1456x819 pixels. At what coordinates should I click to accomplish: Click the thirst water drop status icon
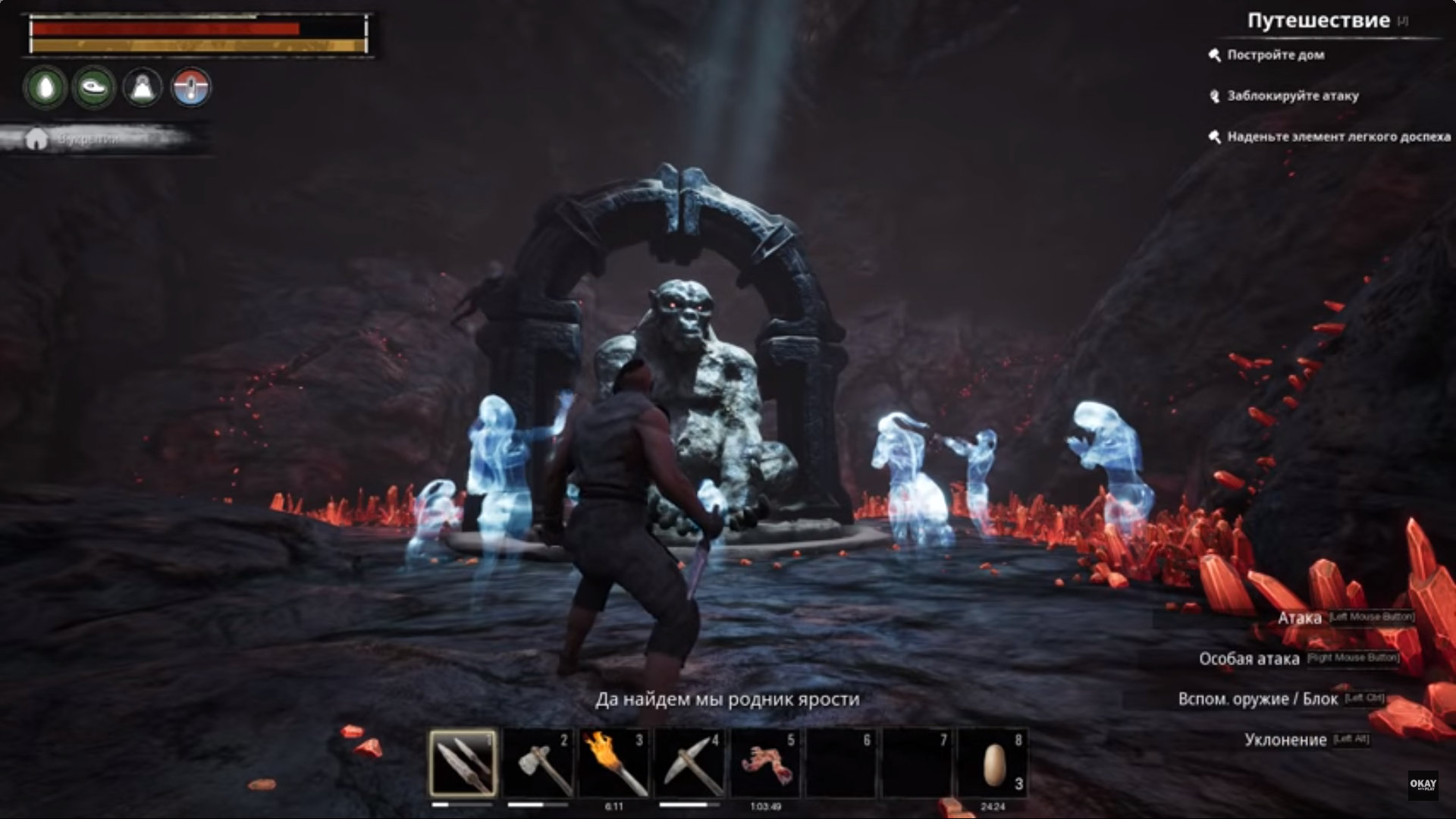45,88
